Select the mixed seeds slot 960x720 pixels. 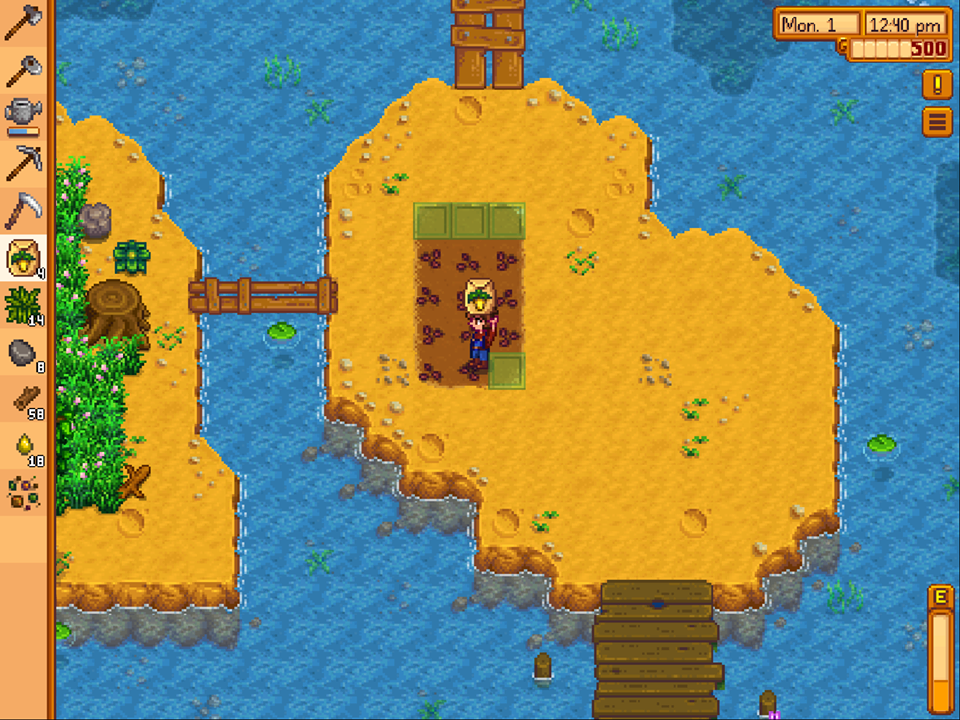pyautogui.click(x=23, y=493)
